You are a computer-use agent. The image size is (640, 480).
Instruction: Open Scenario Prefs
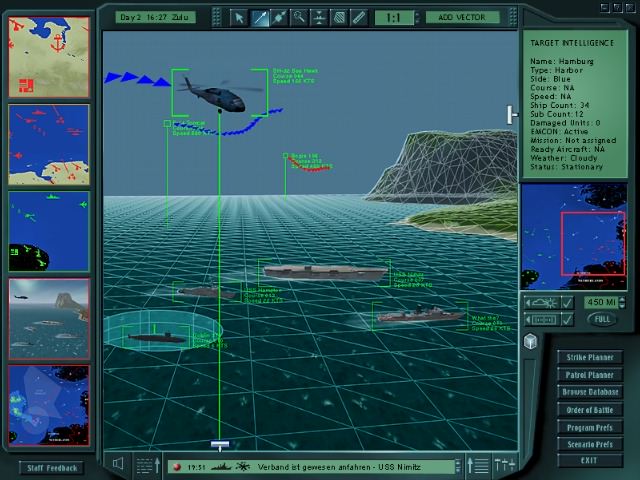point(589,444)
